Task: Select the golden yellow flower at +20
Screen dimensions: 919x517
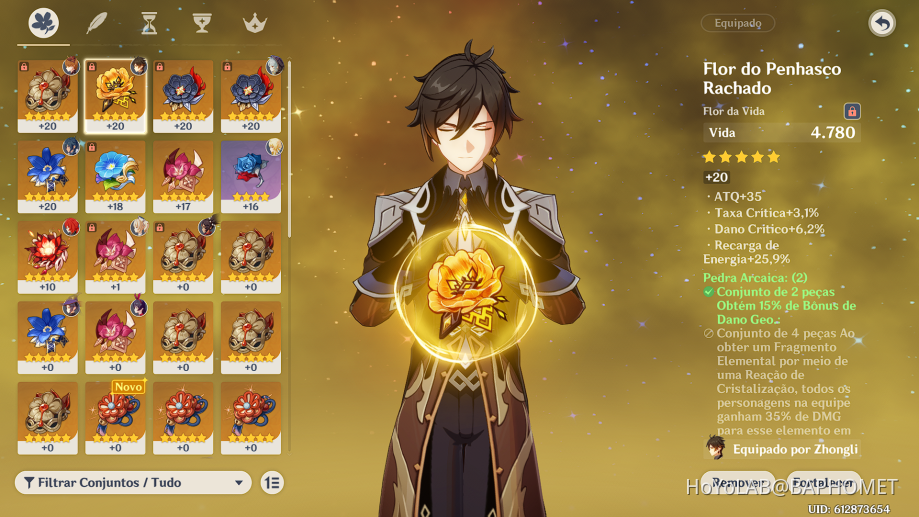Action: point(115,95)
